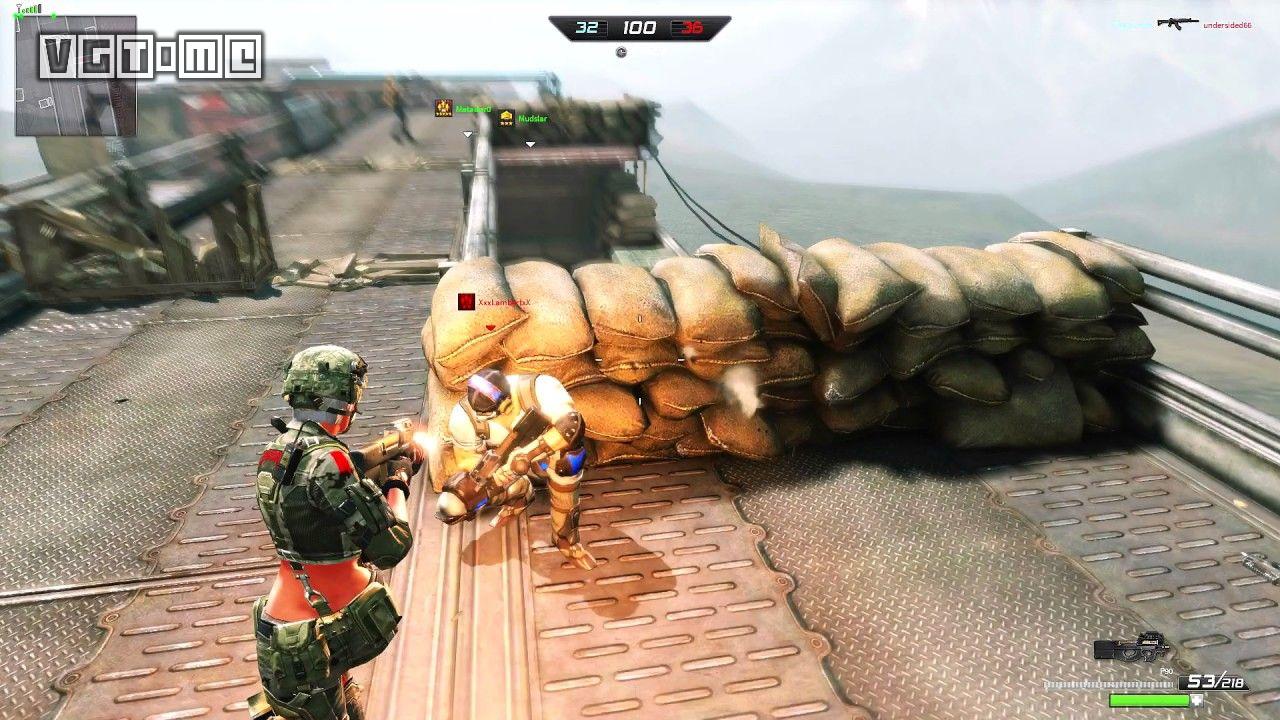1280x720 pixels.
Task: Click teammate Mudslar's rank badge
Action: point(506,118)
